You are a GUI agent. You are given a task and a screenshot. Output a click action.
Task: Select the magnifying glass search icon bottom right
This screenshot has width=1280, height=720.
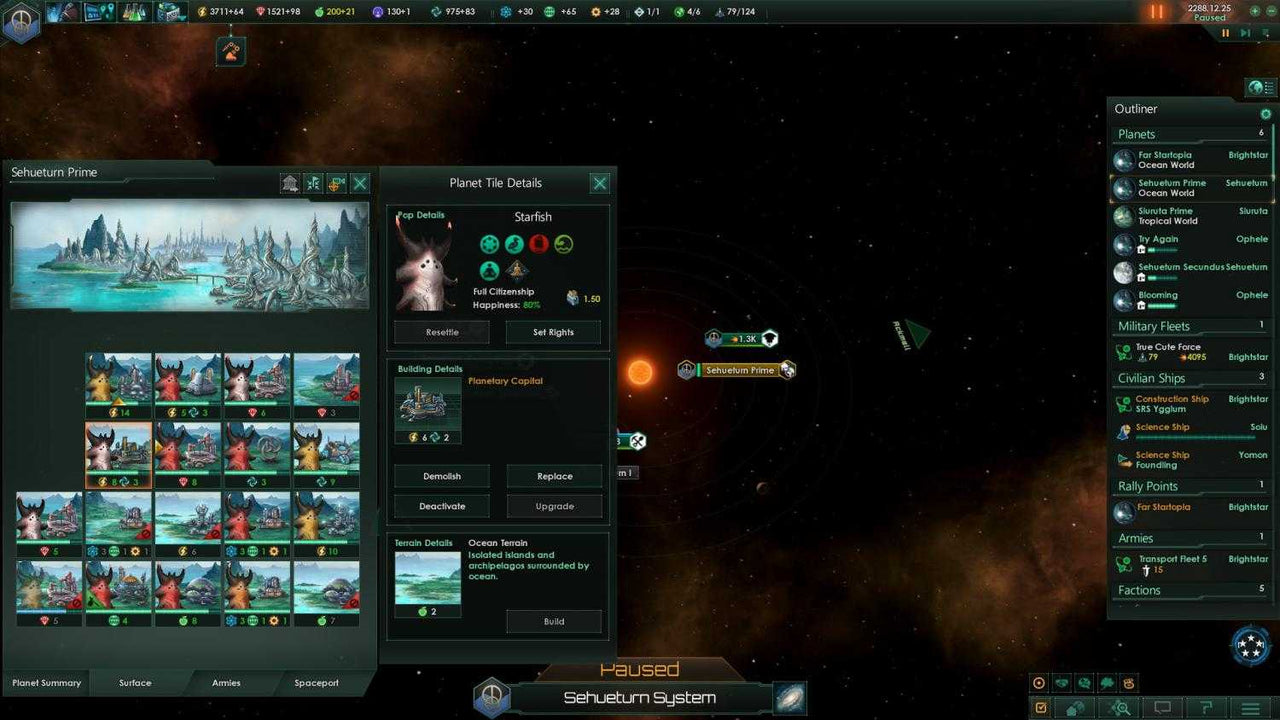pyautogui.click(x=1122, y=707)
